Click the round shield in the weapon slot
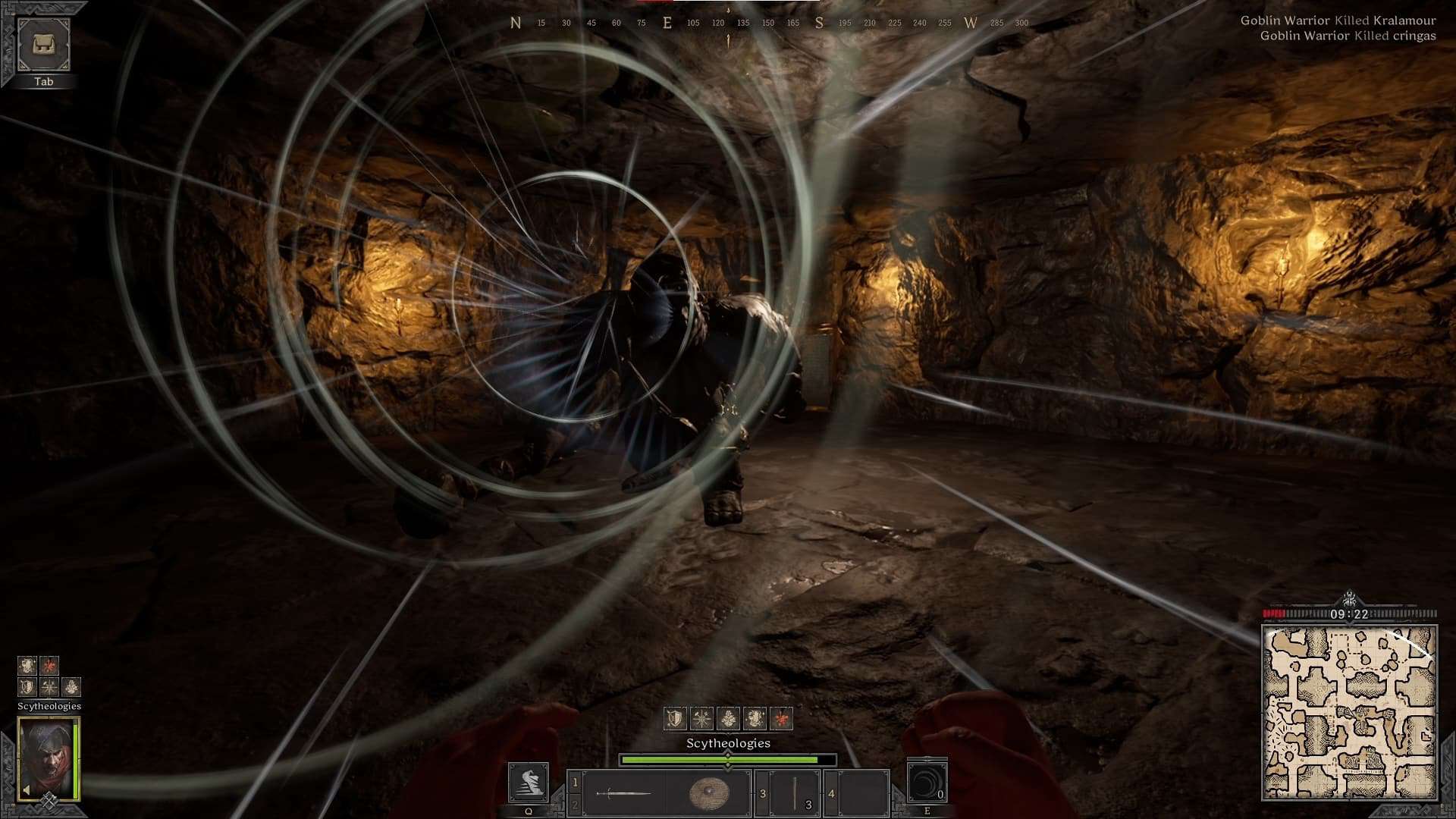Screen dimensions: 1456x819 (708, 792)
